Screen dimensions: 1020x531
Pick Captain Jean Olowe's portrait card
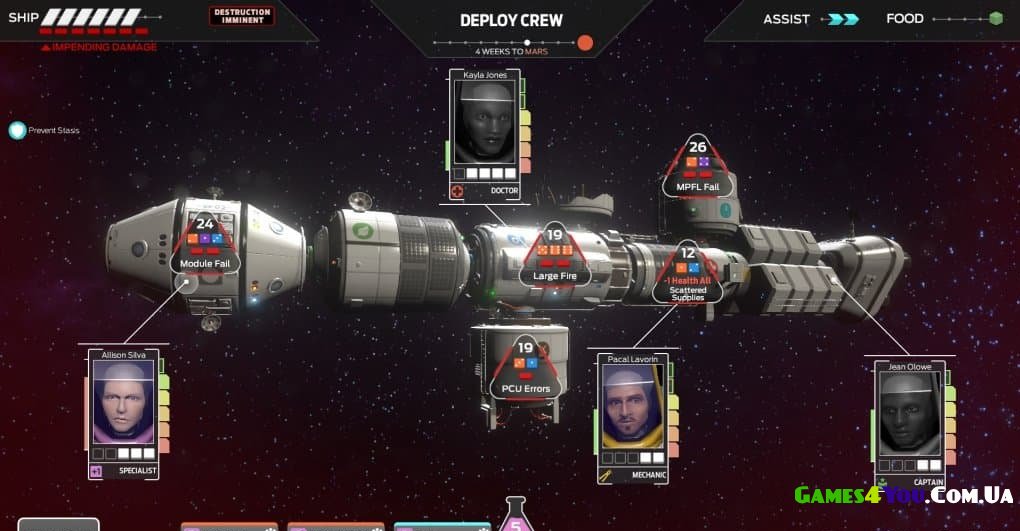click(908, 416)
